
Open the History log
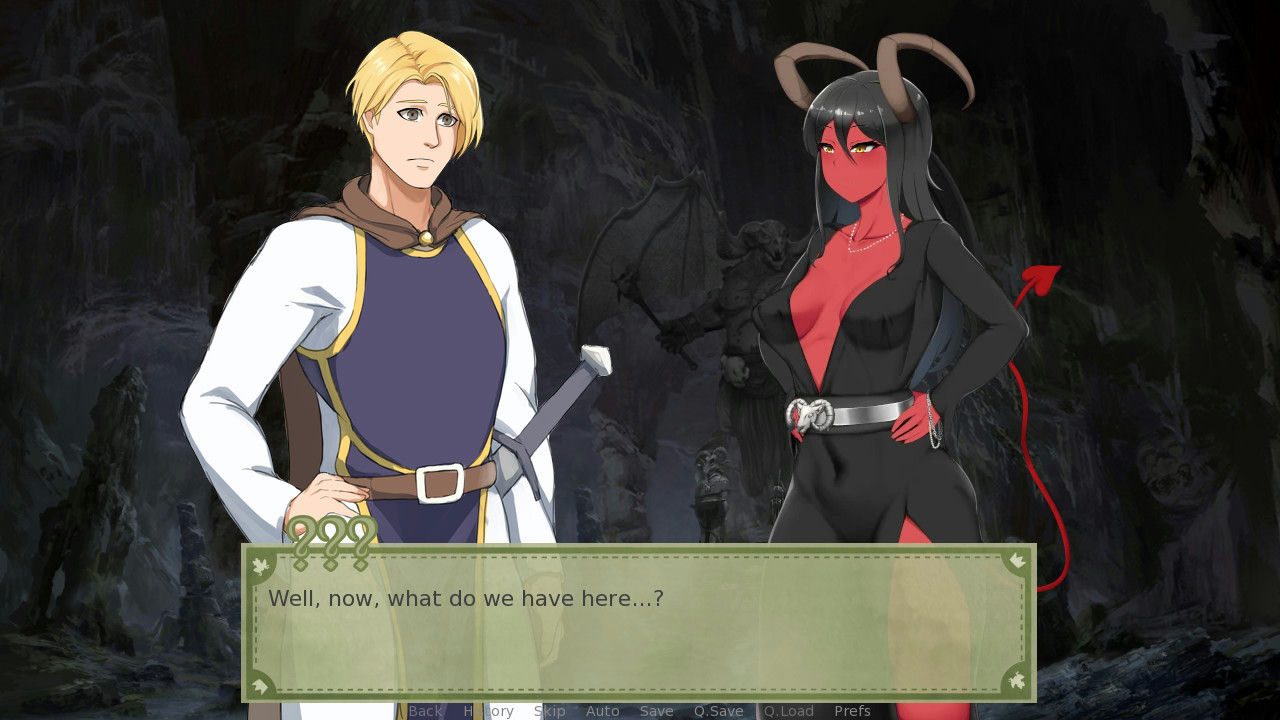point(489,711)
